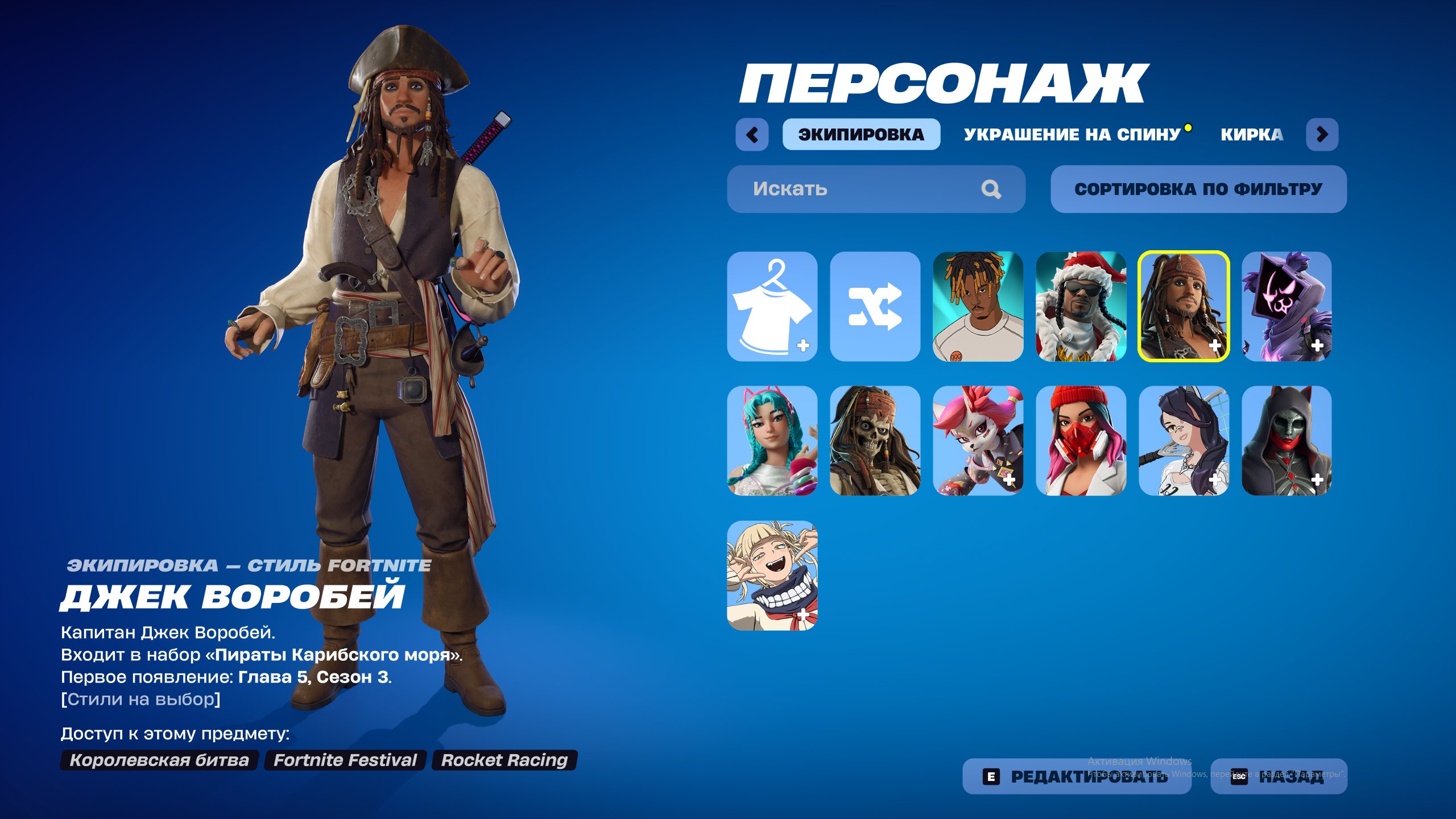Go back using the left chevron arrow
Image resolution: width=1456 pixels, height=819 pixels.
click(752, 134)
